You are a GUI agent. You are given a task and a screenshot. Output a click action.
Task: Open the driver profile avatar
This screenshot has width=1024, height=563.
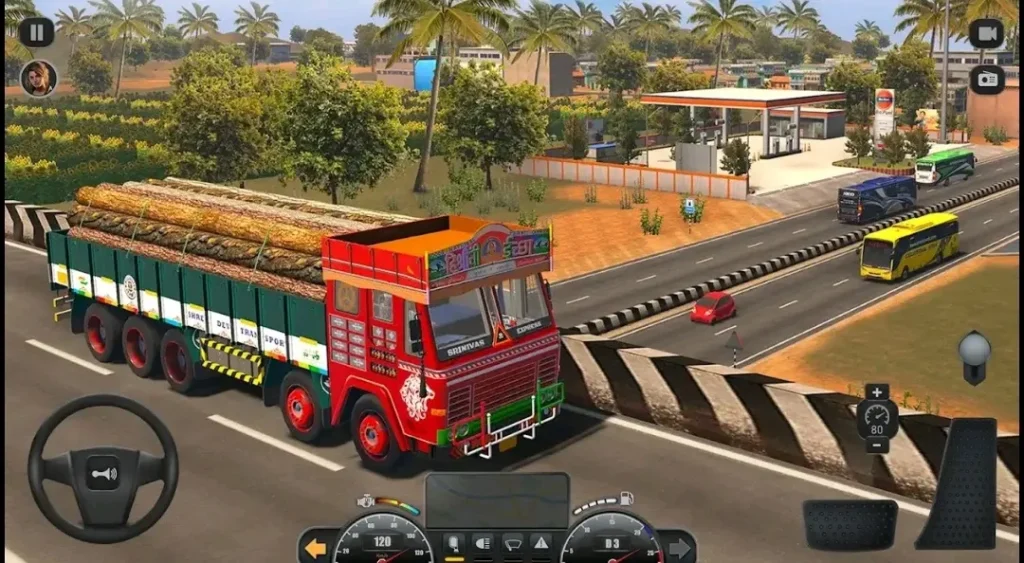click(39, 78)
